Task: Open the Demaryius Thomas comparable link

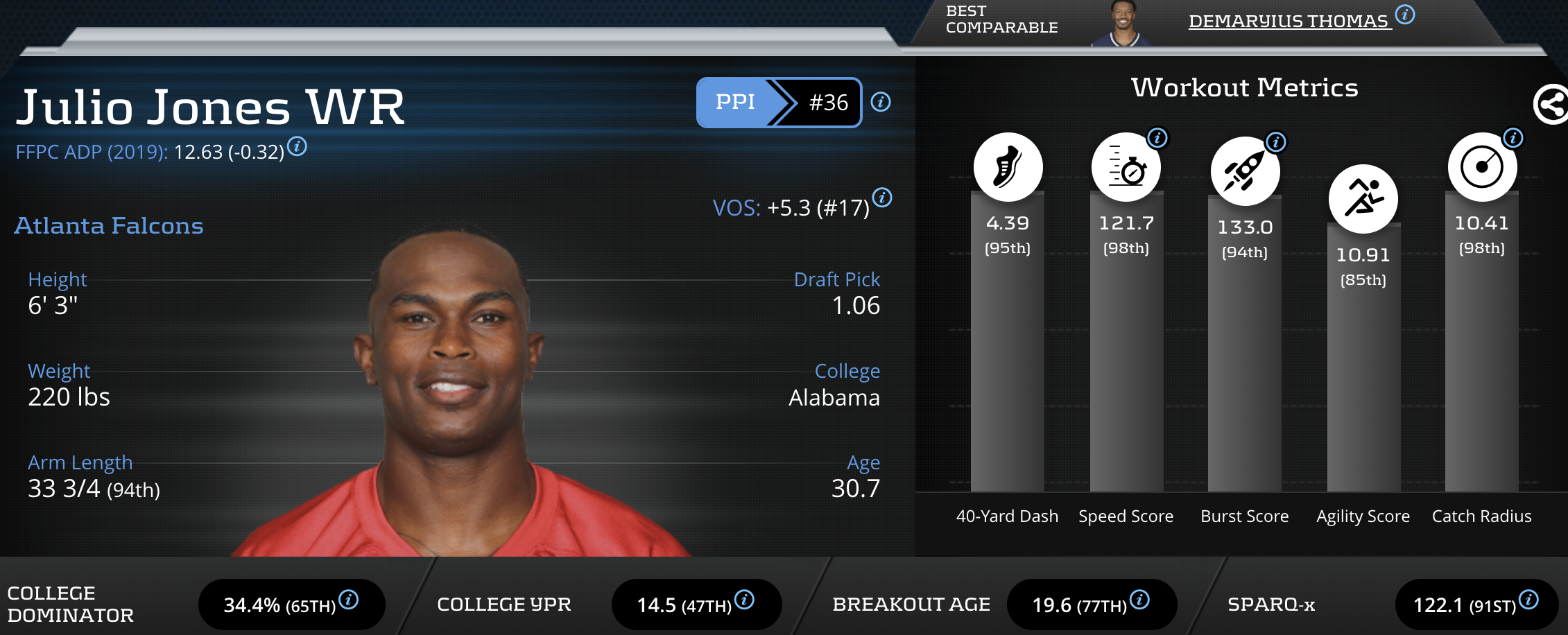Action: 1289,21
